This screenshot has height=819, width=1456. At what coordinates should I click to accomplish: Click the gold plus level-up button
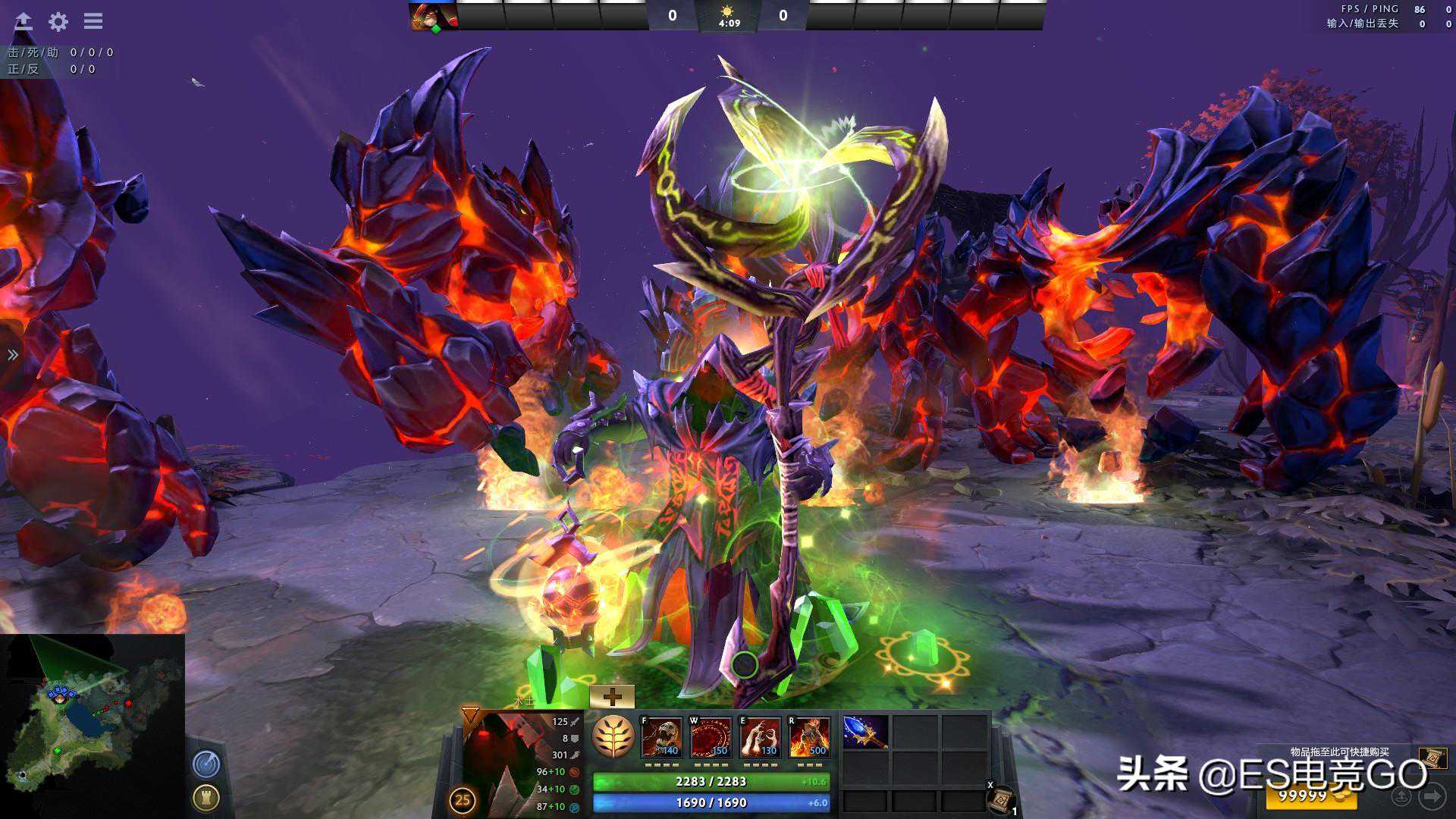coord(611,695)
